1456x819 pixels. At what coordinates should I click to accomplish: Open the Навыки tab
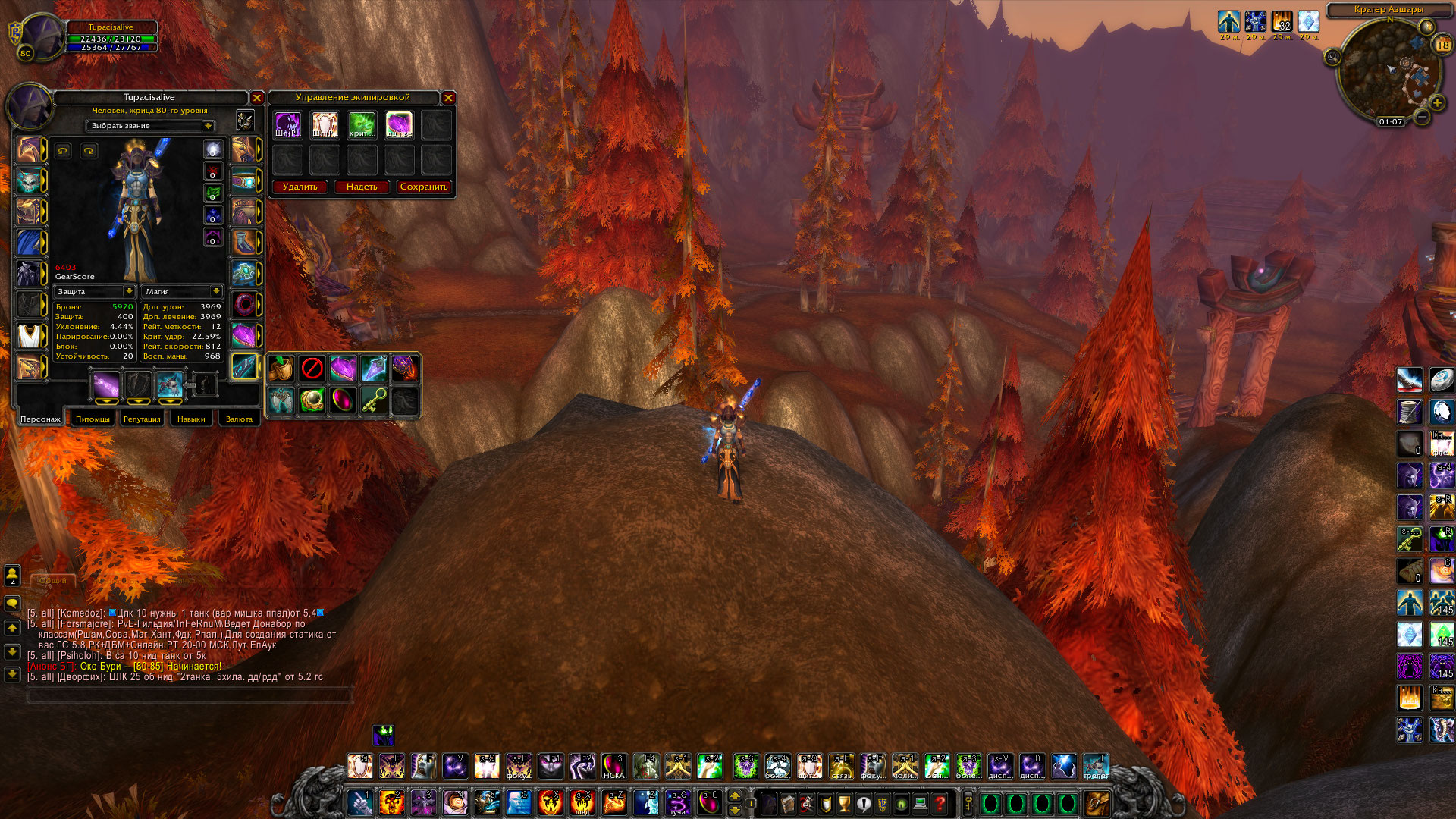[x=191, y=419]
